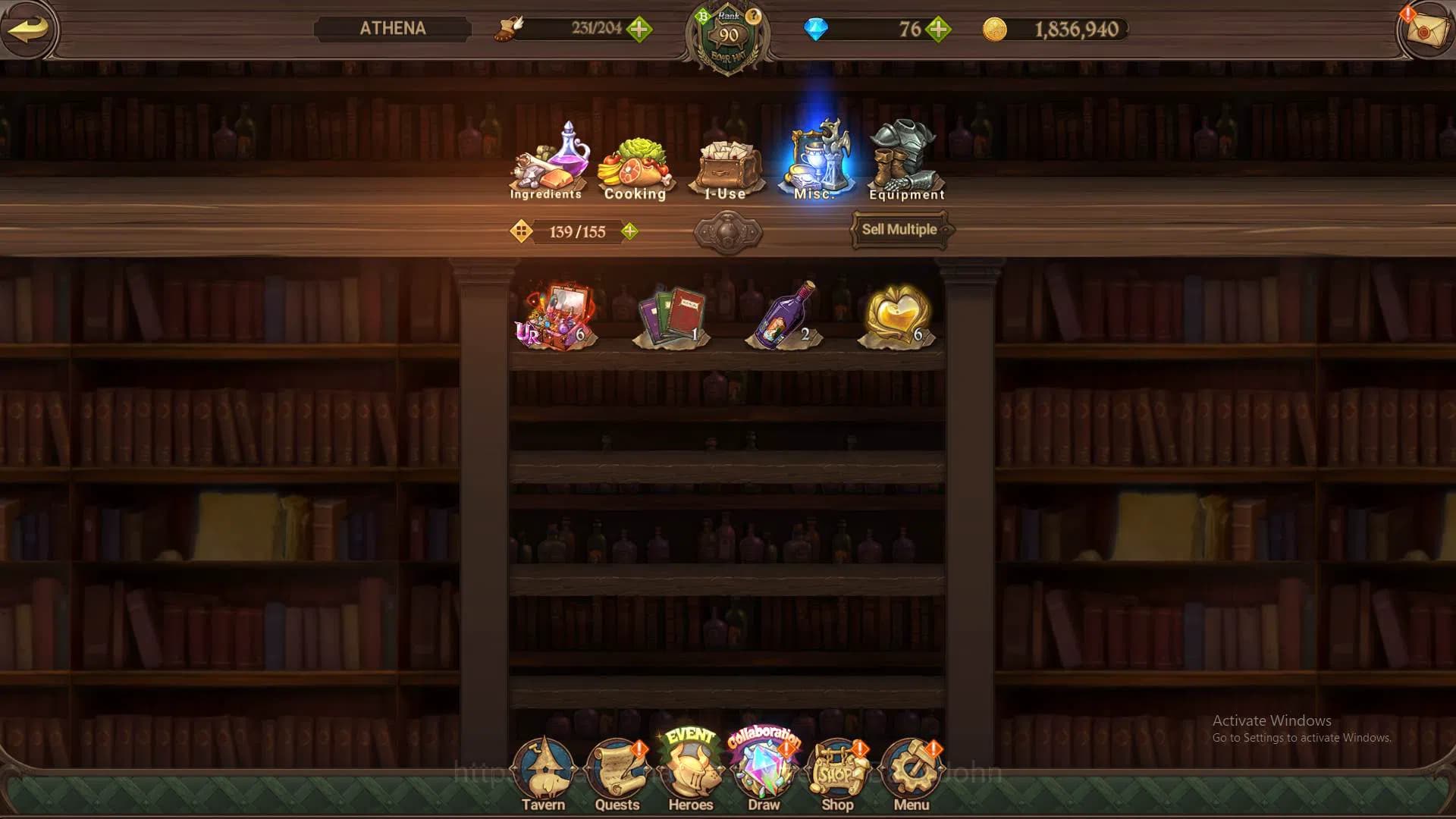This screenshot has width=1456, height=819.
Task: Open the mail envelope in the top right
Action: (x=1427, y=30)
